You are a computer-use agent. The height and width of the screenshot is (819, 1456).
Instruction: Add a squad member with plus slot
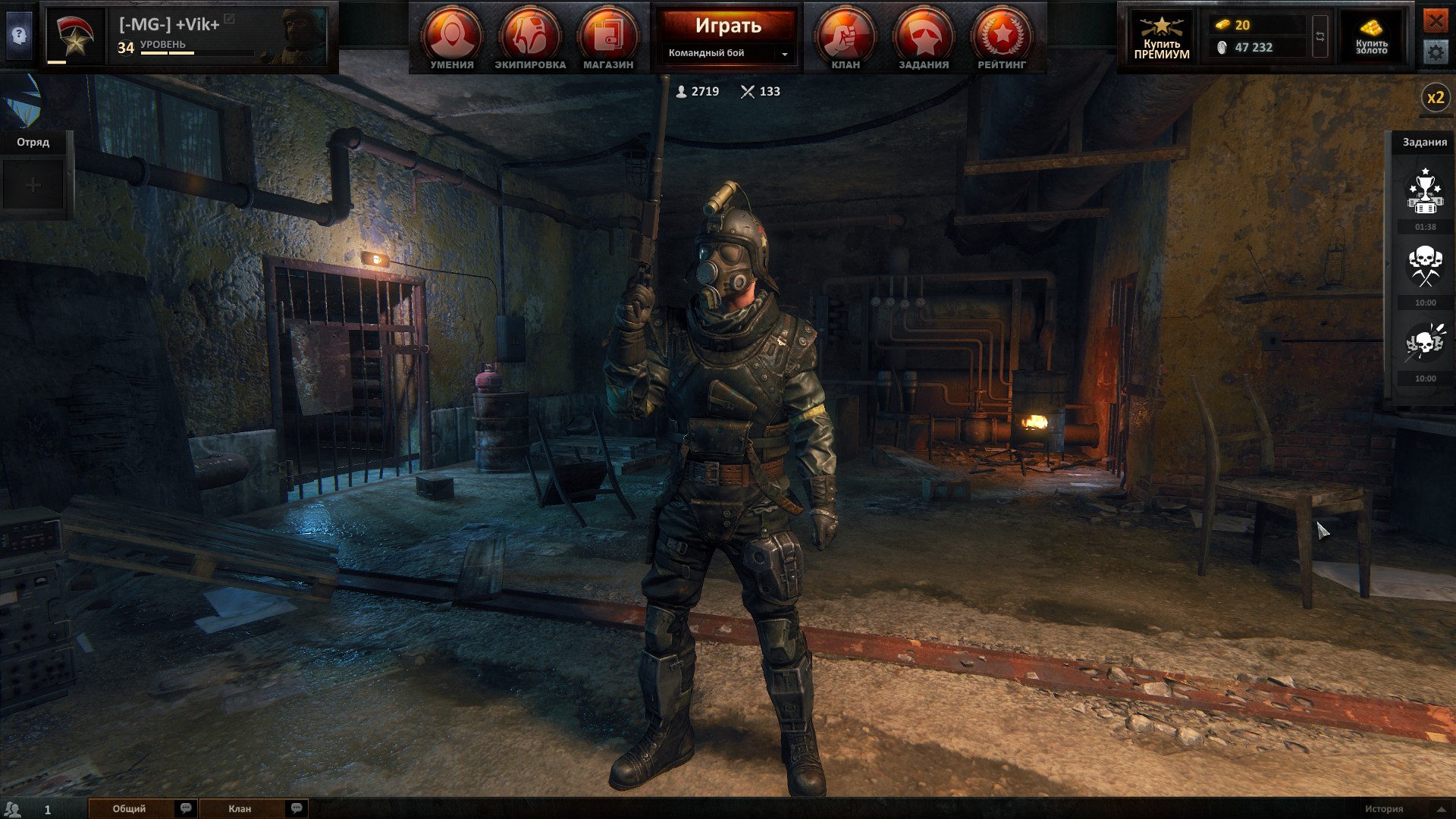33,185
